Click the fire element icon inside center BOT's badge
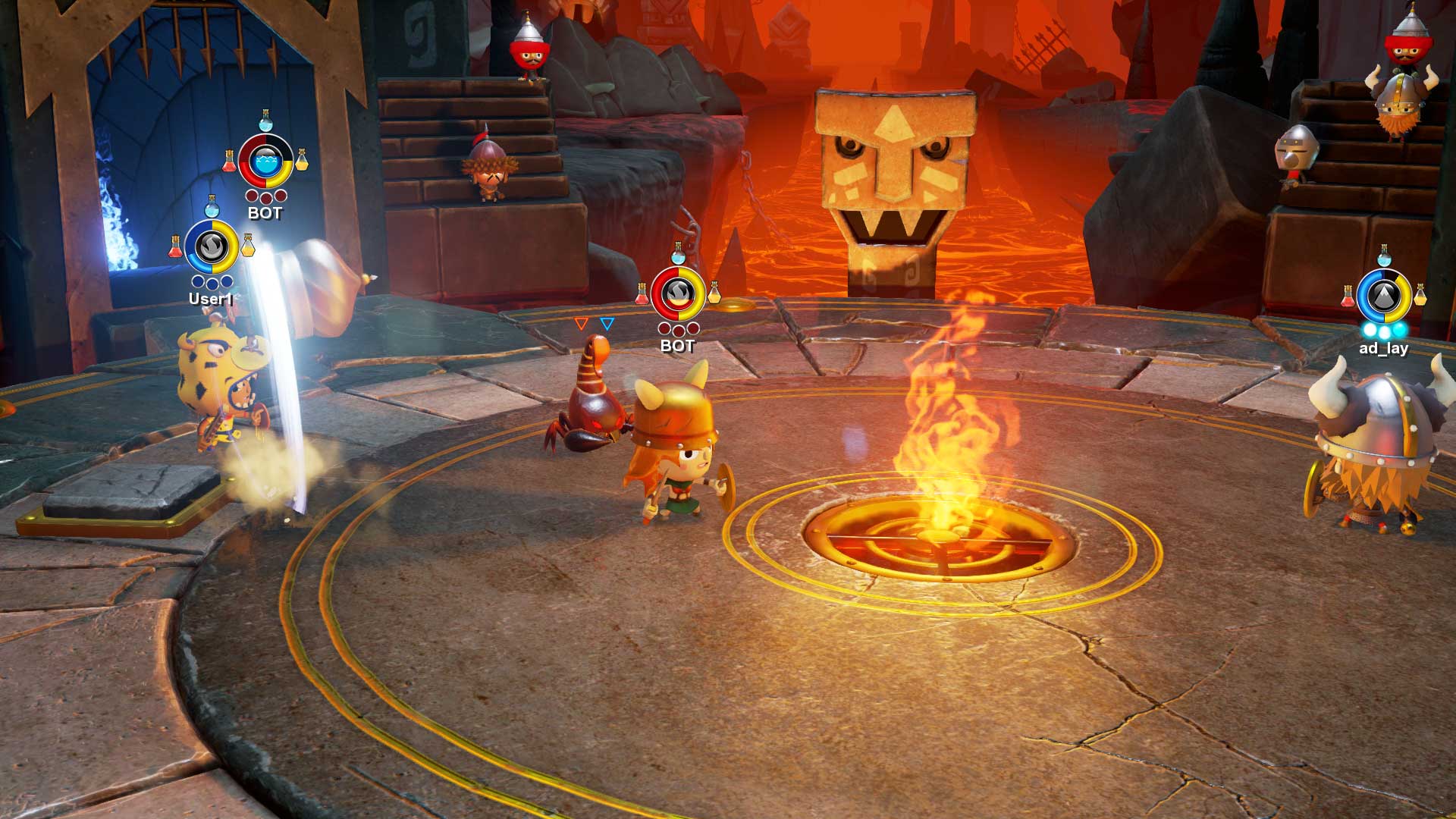This screenshot has height=819, width=1456. (678, 292)
